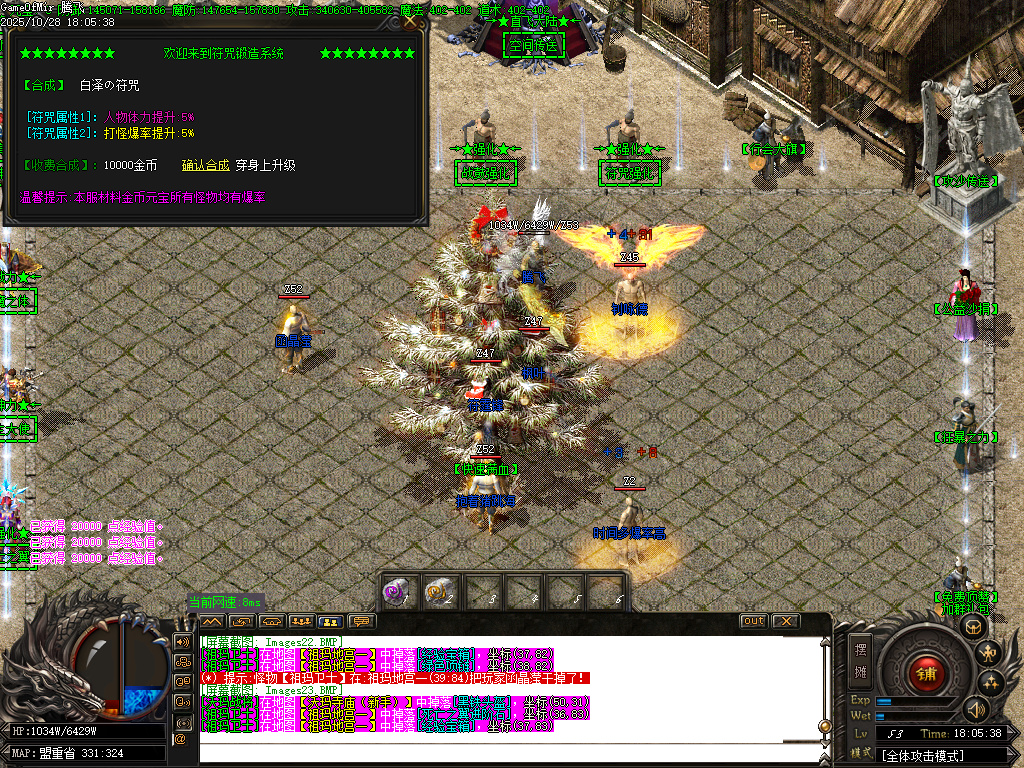Image resolution: width=1024 pixels, height=768 pixels.
Task: Click the 确认合成 confirm synthesis link
Action: tap(206, 165)
